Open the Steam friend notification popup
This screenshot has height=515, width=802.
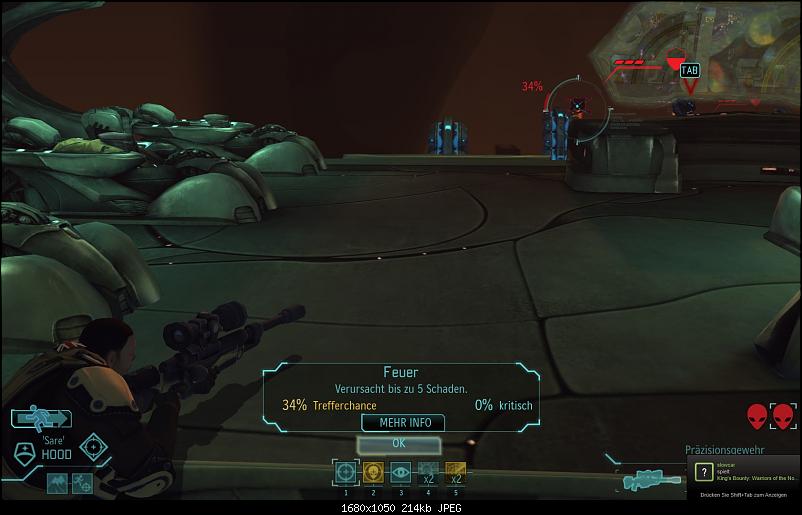pos(746,480)
